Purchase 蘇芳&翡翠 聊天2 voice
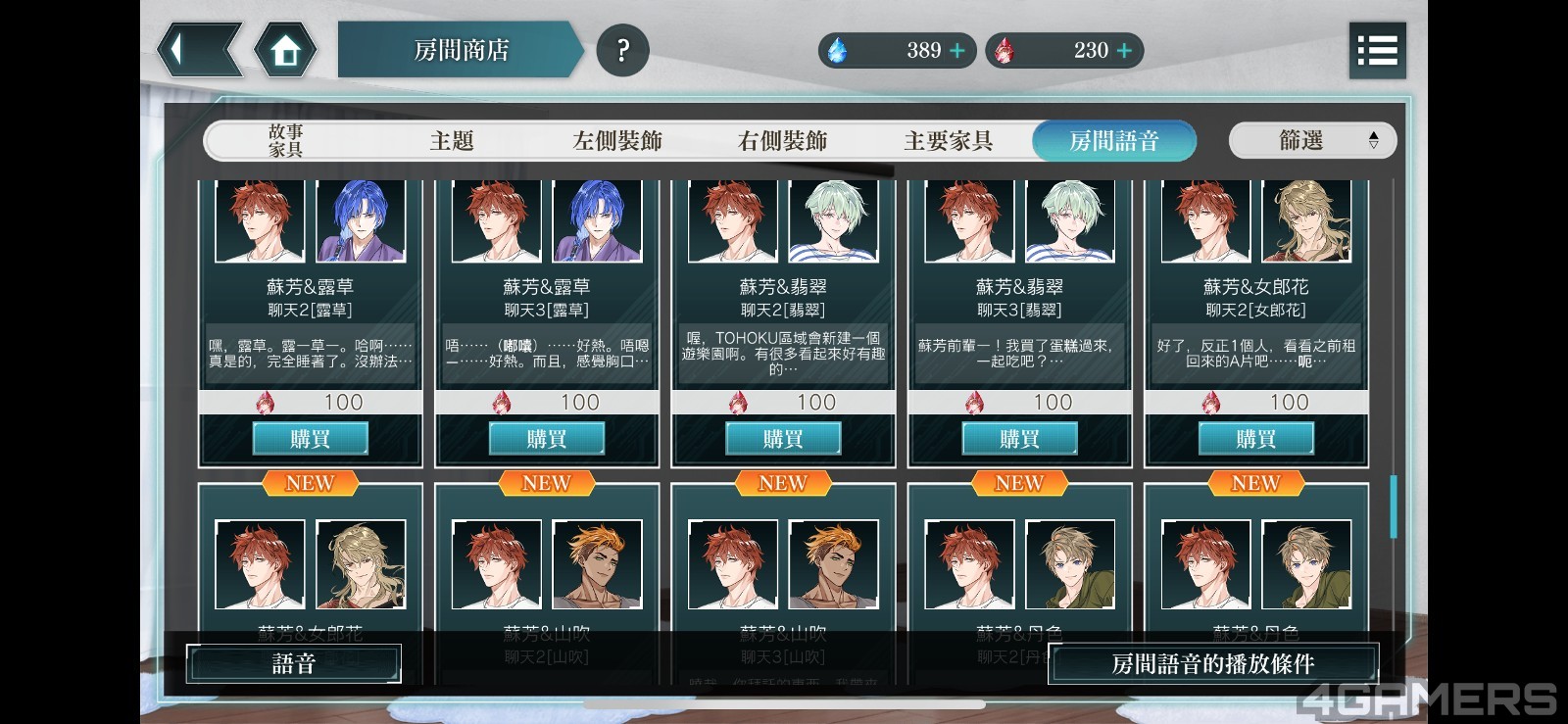 pyautogui.click(x=783, y=439)
